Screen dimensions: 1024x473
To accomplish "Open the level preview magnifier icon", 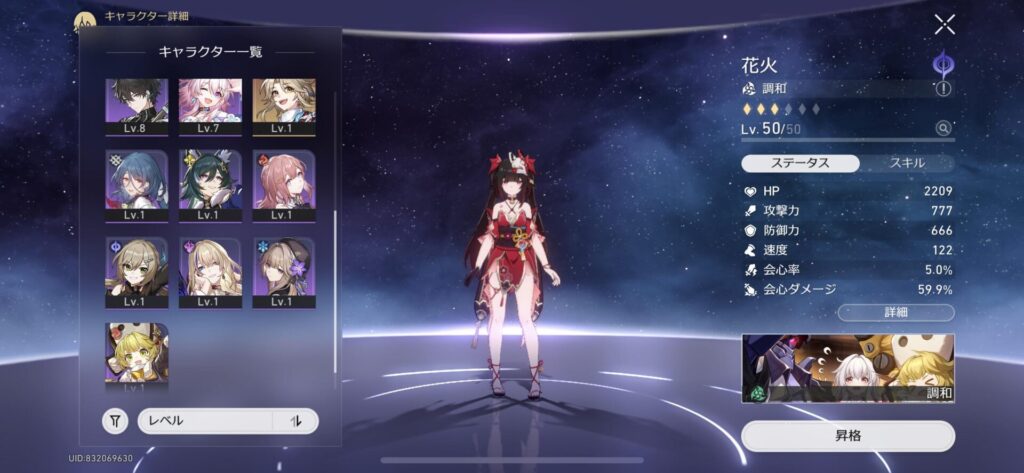I will (942, 128).
